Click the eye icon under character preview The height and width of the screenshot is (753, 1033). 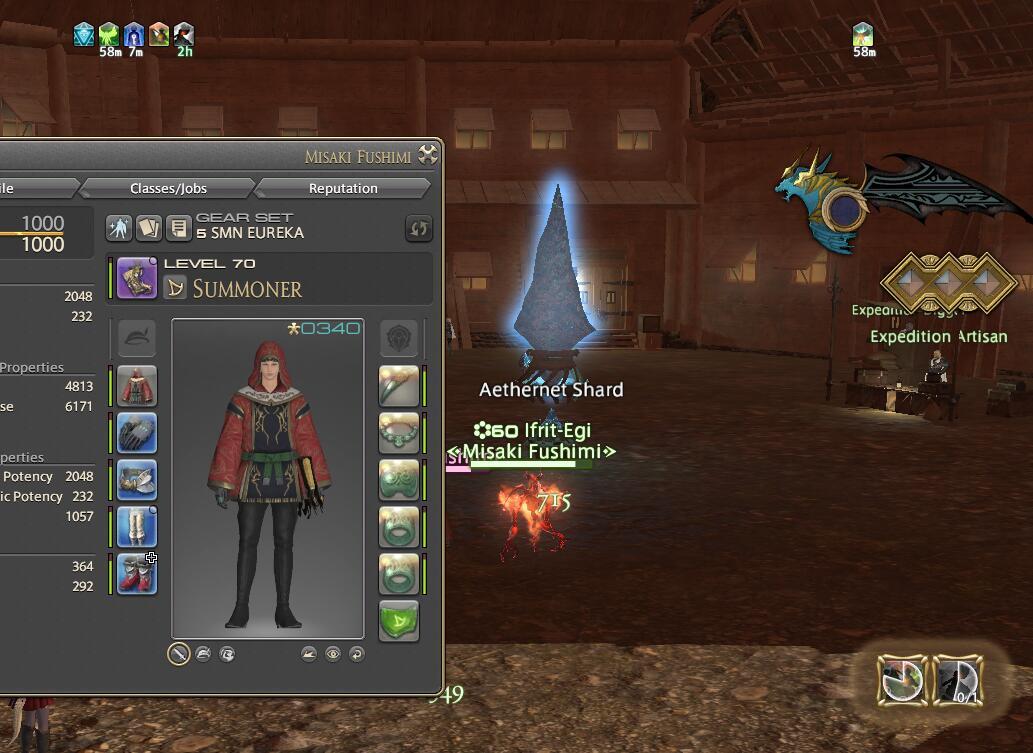click(x=333, y=654)
